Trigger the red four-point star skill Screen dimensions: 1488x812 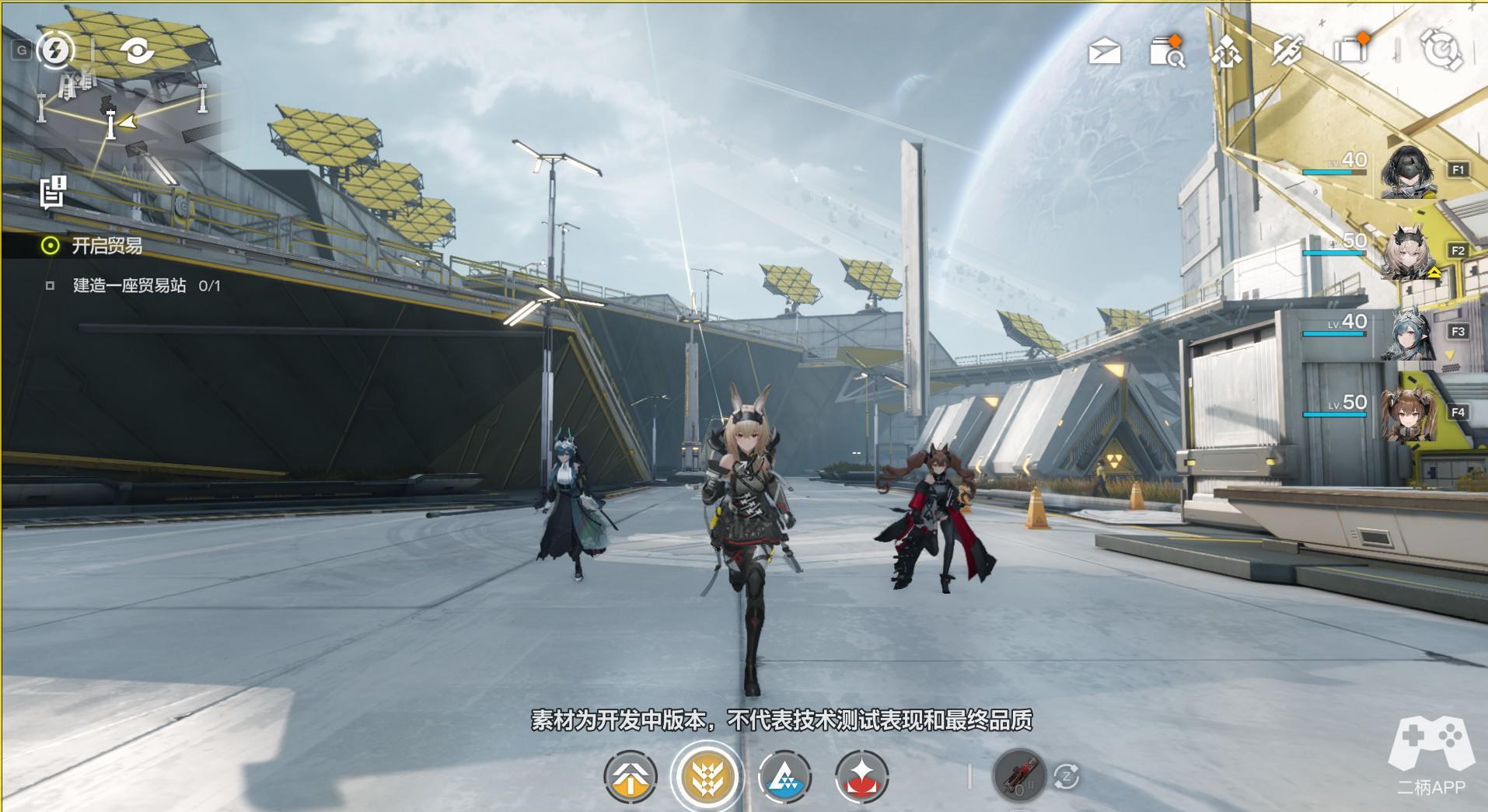[861, 776]
